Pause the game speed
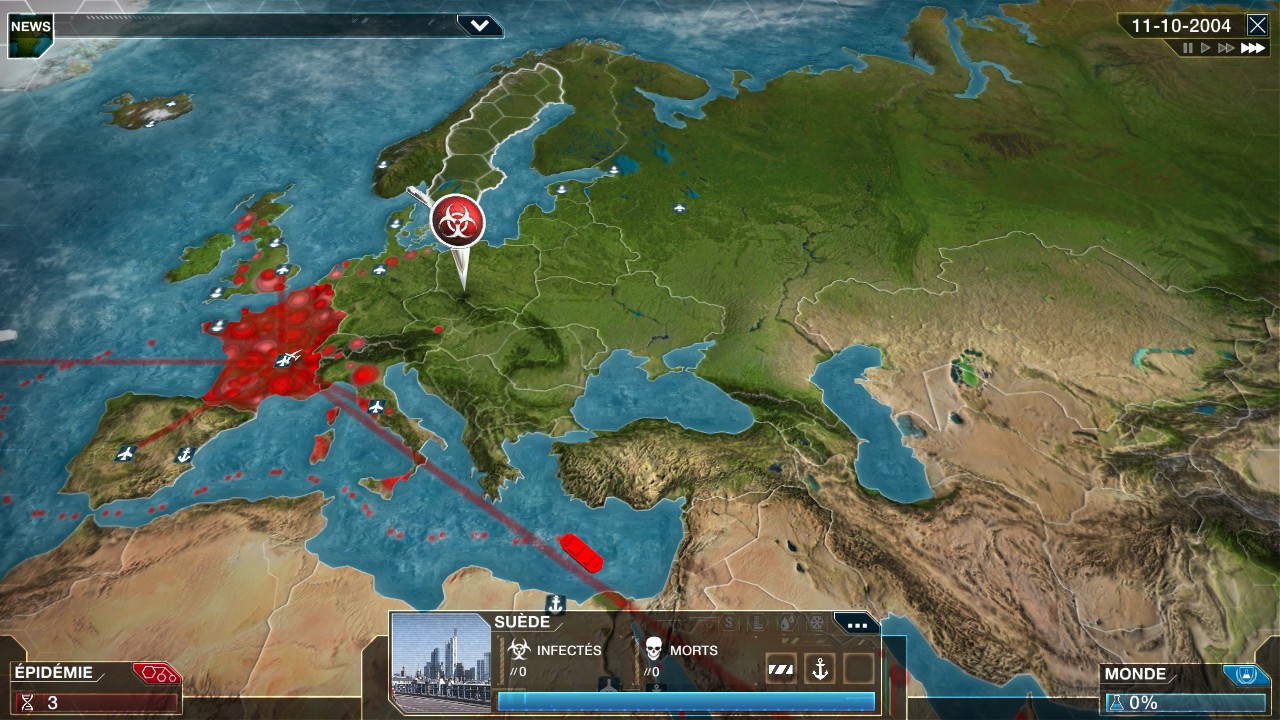This screenshot has height=720, width=1280. [1188, 48]
